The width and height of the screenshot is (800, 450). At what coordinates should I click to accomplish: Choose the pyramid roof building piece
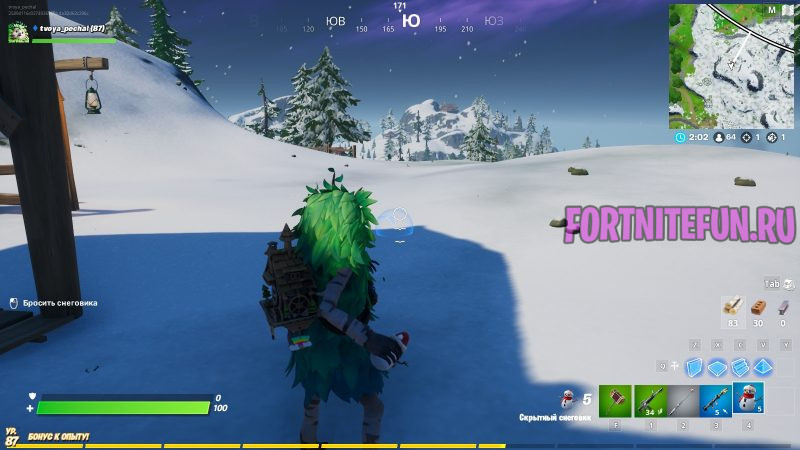tap(763, 367)
